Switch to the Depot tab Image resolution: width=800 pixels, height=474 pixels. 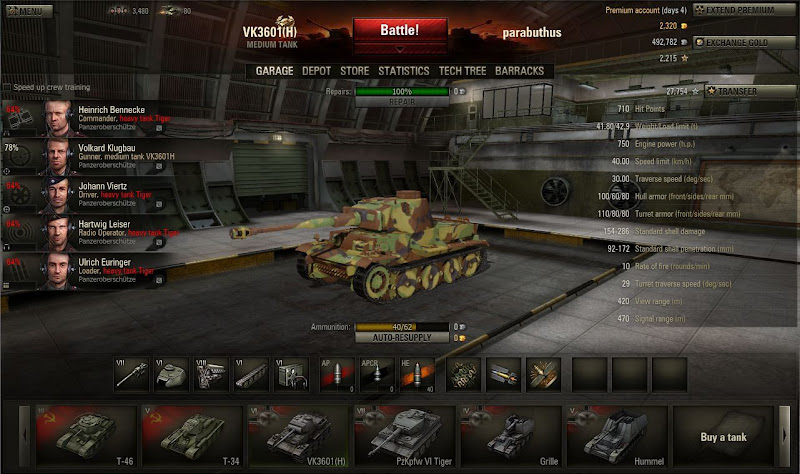(316, 71)
